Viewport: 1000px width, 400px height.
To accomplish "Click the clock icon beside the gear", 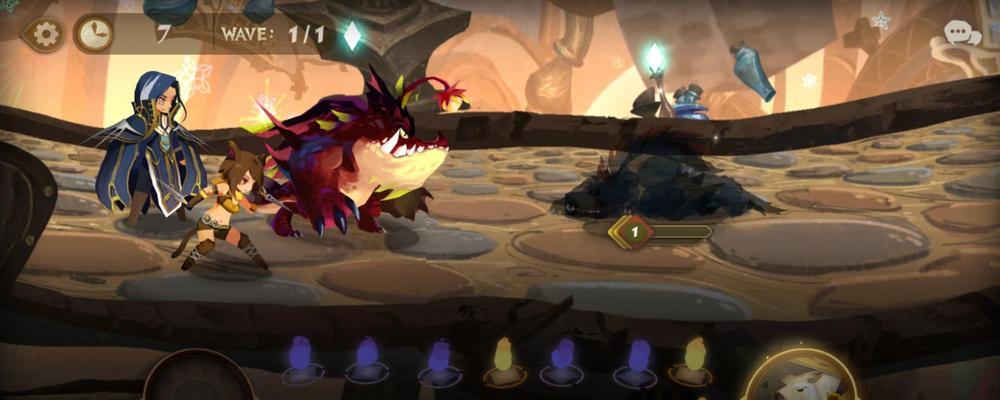I will (x=93, y=35).
